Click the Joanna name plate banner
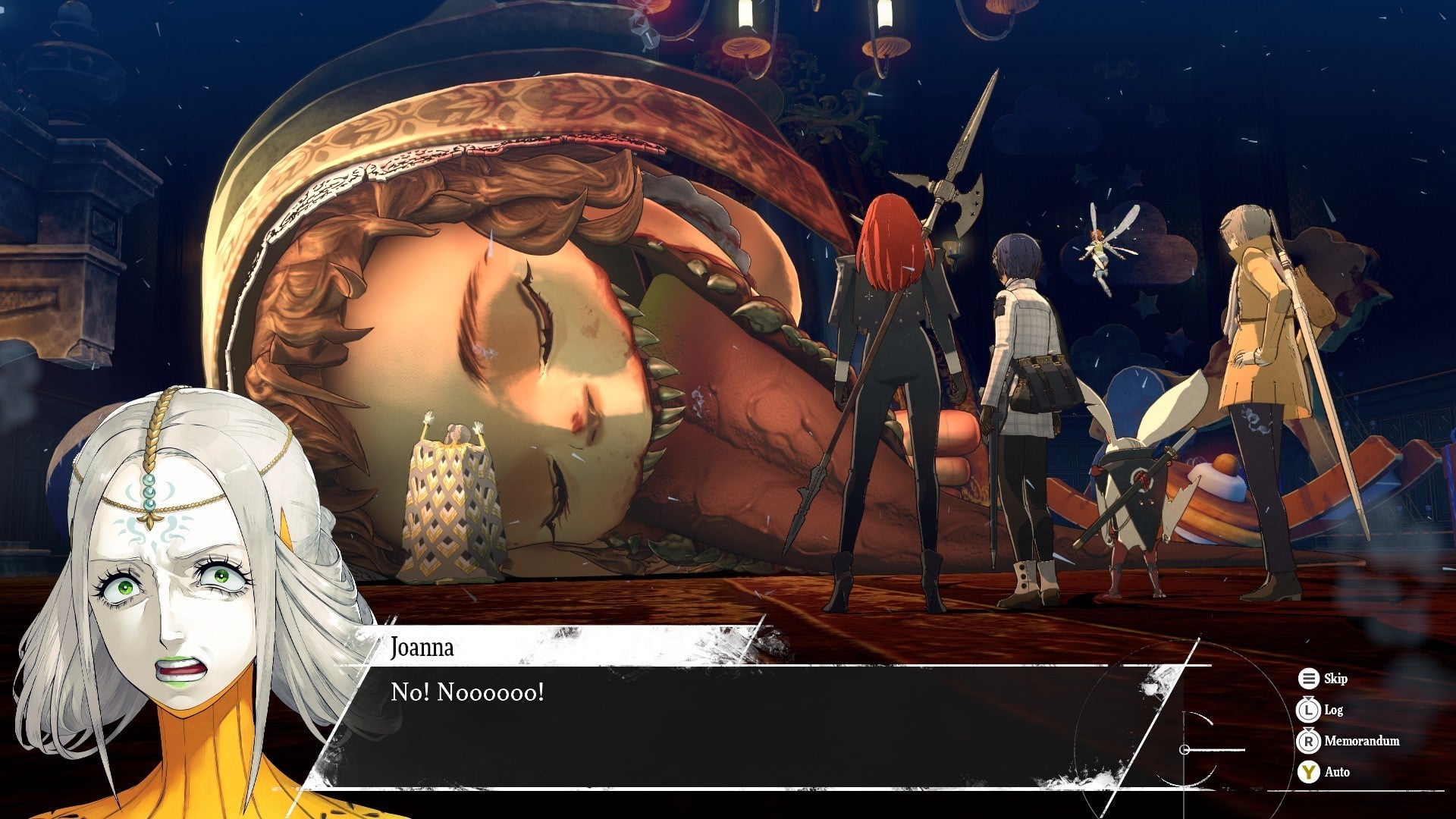Screen dimensions: 1456x819 click(422, 648)
